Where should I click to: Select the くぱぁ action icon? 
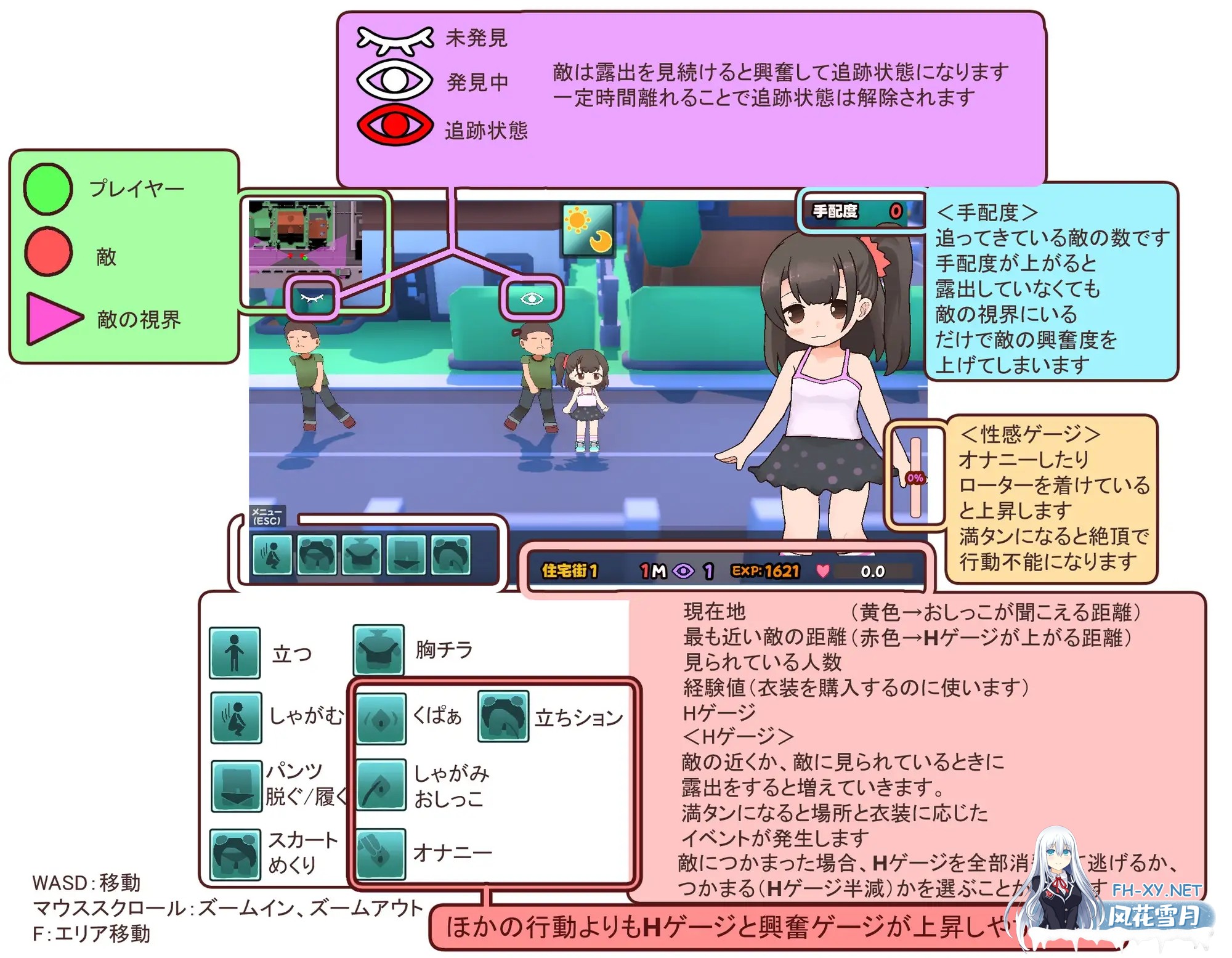coord(381,718)
